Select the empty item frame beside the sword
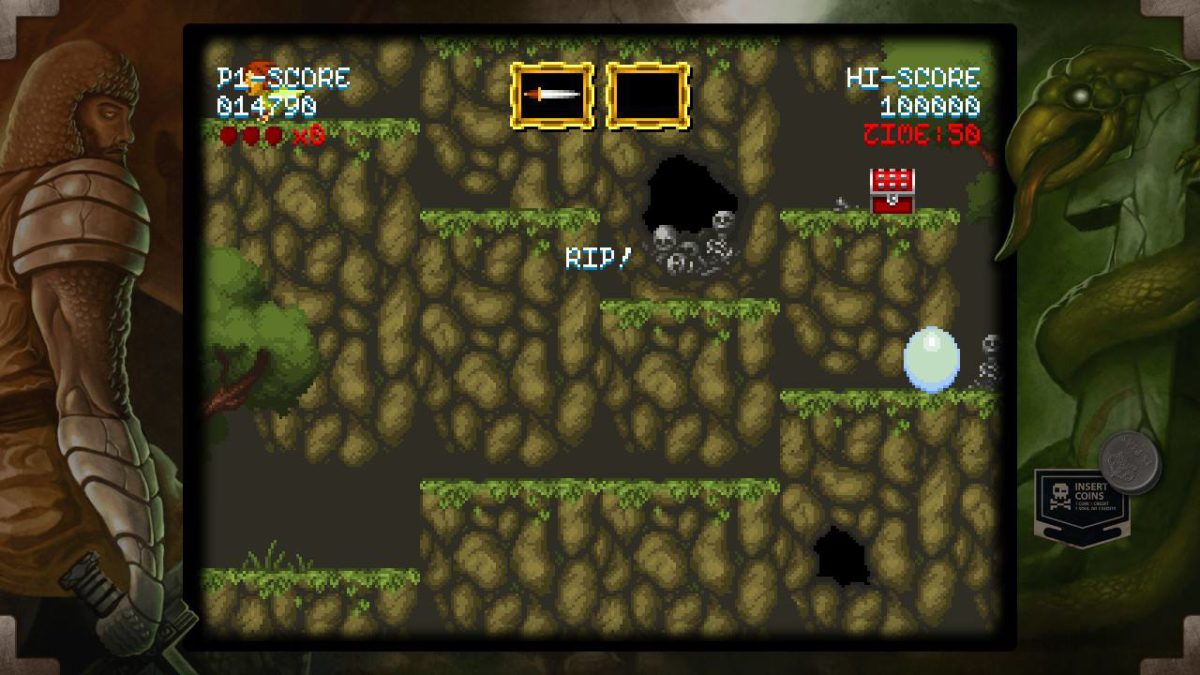The image size is (1200, 675). (648, 95)
